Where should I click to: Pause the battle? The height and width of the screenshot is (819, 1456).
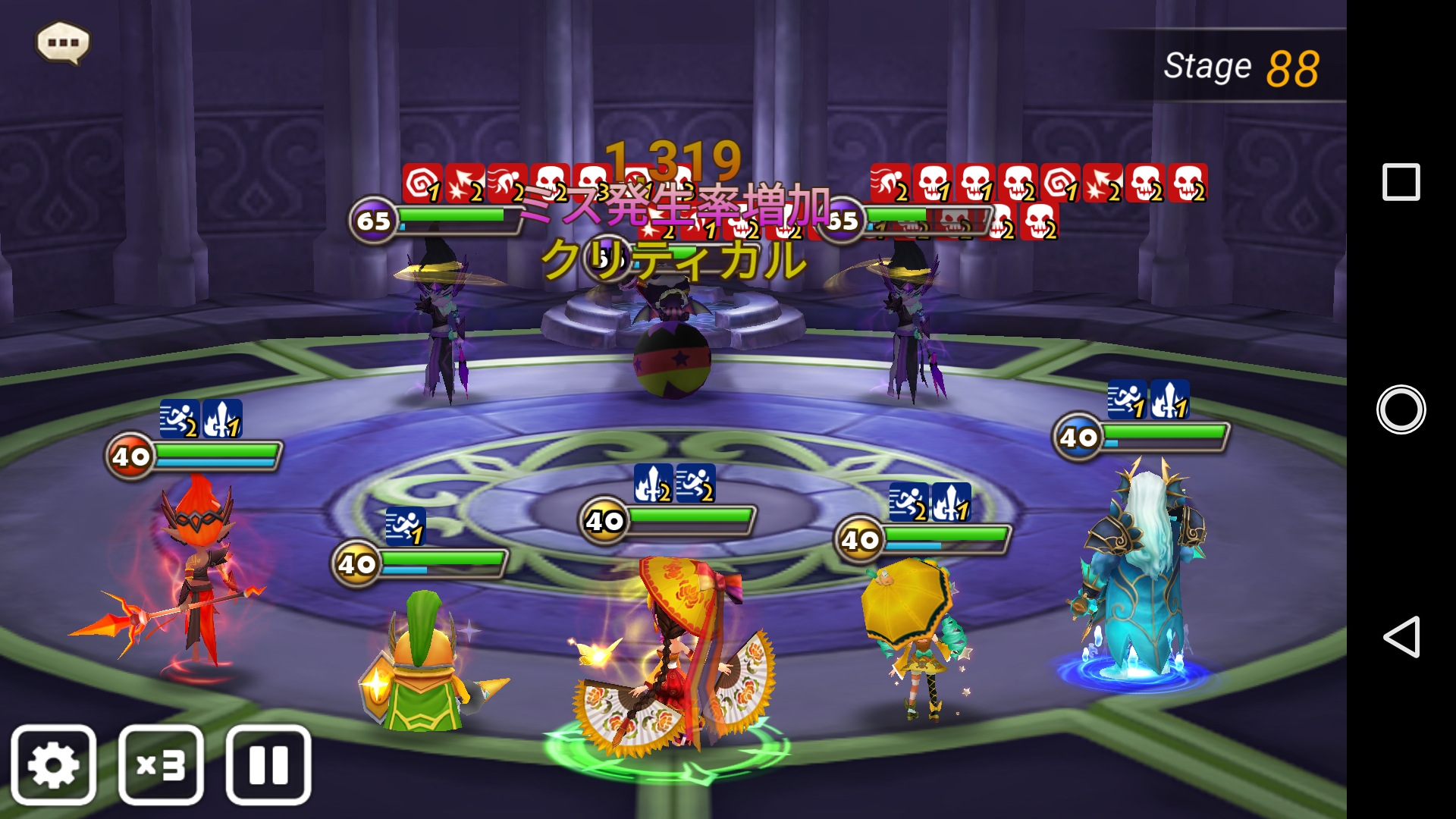pyautogui.click(x=268, y=764)
